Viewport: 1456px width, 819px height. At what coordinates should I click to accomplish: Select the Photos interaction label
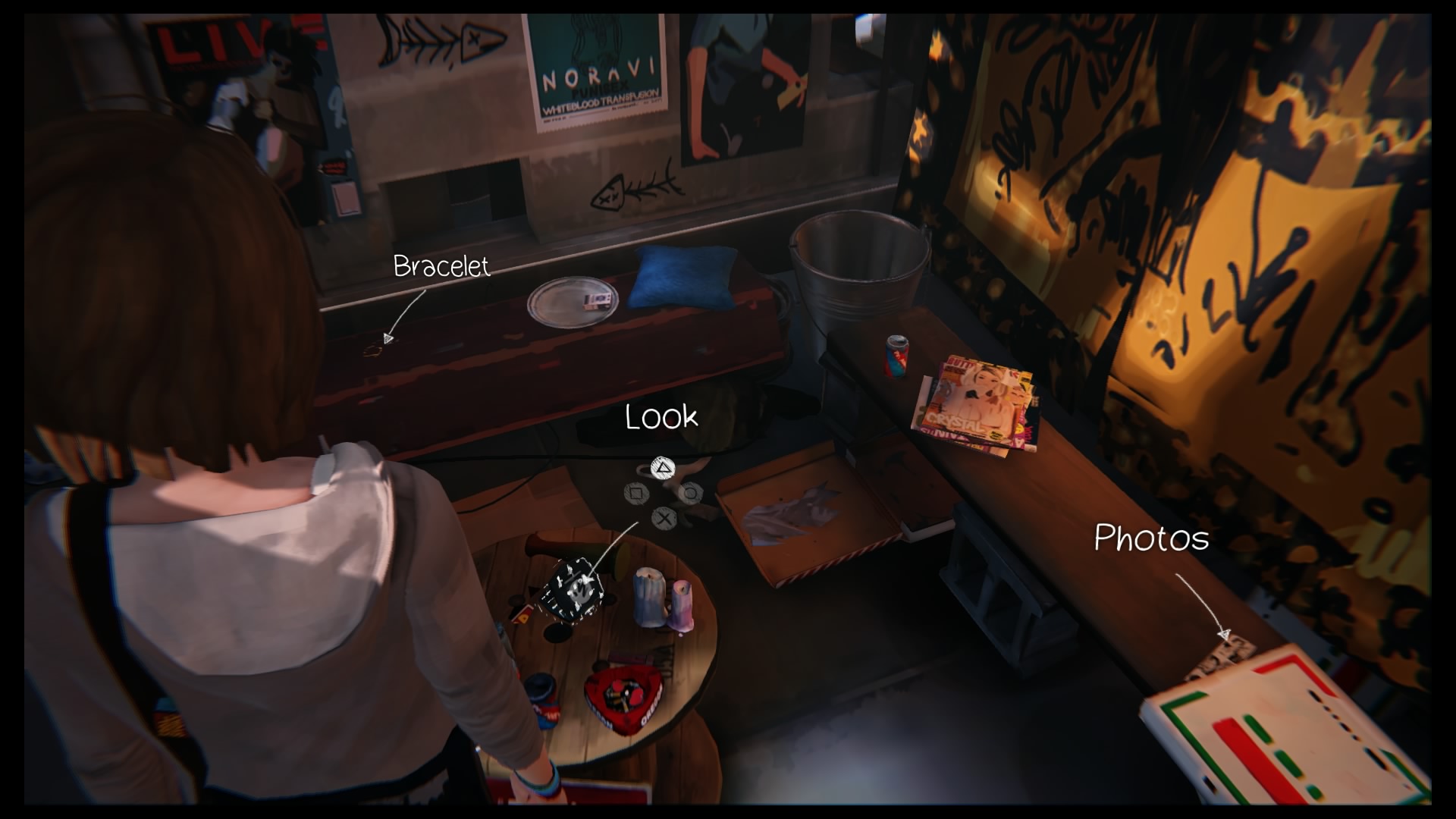pos(1151,538)
